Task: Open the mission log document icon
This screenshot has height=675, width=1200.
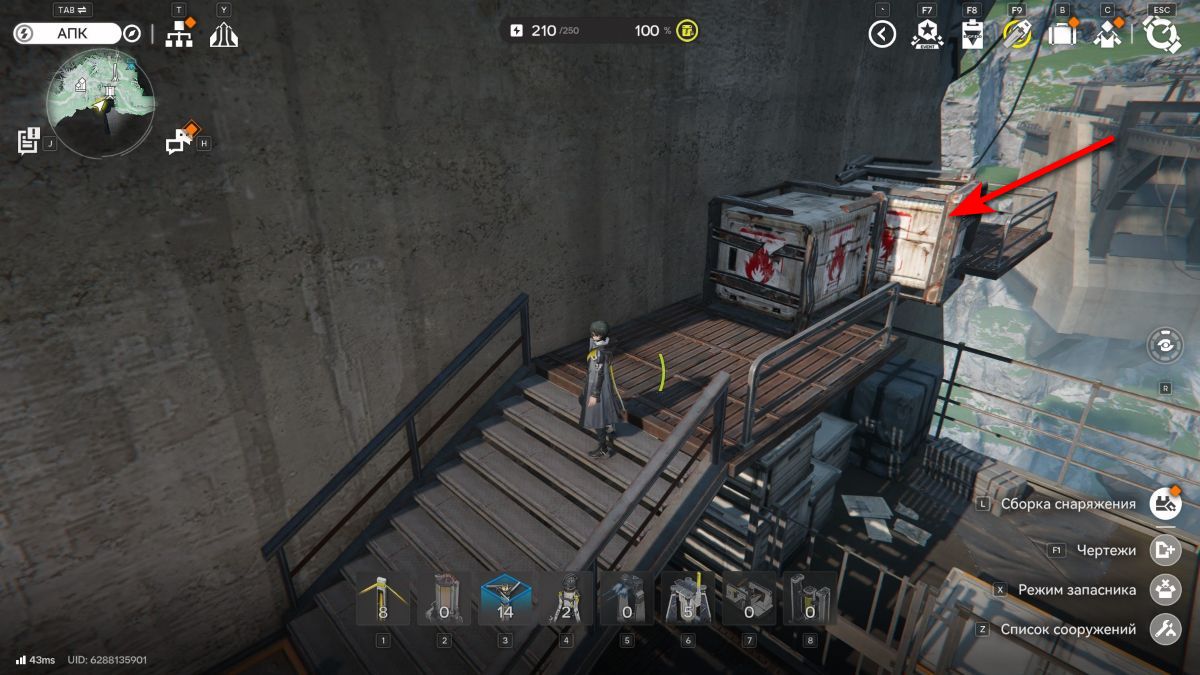Action: point(28,141)
